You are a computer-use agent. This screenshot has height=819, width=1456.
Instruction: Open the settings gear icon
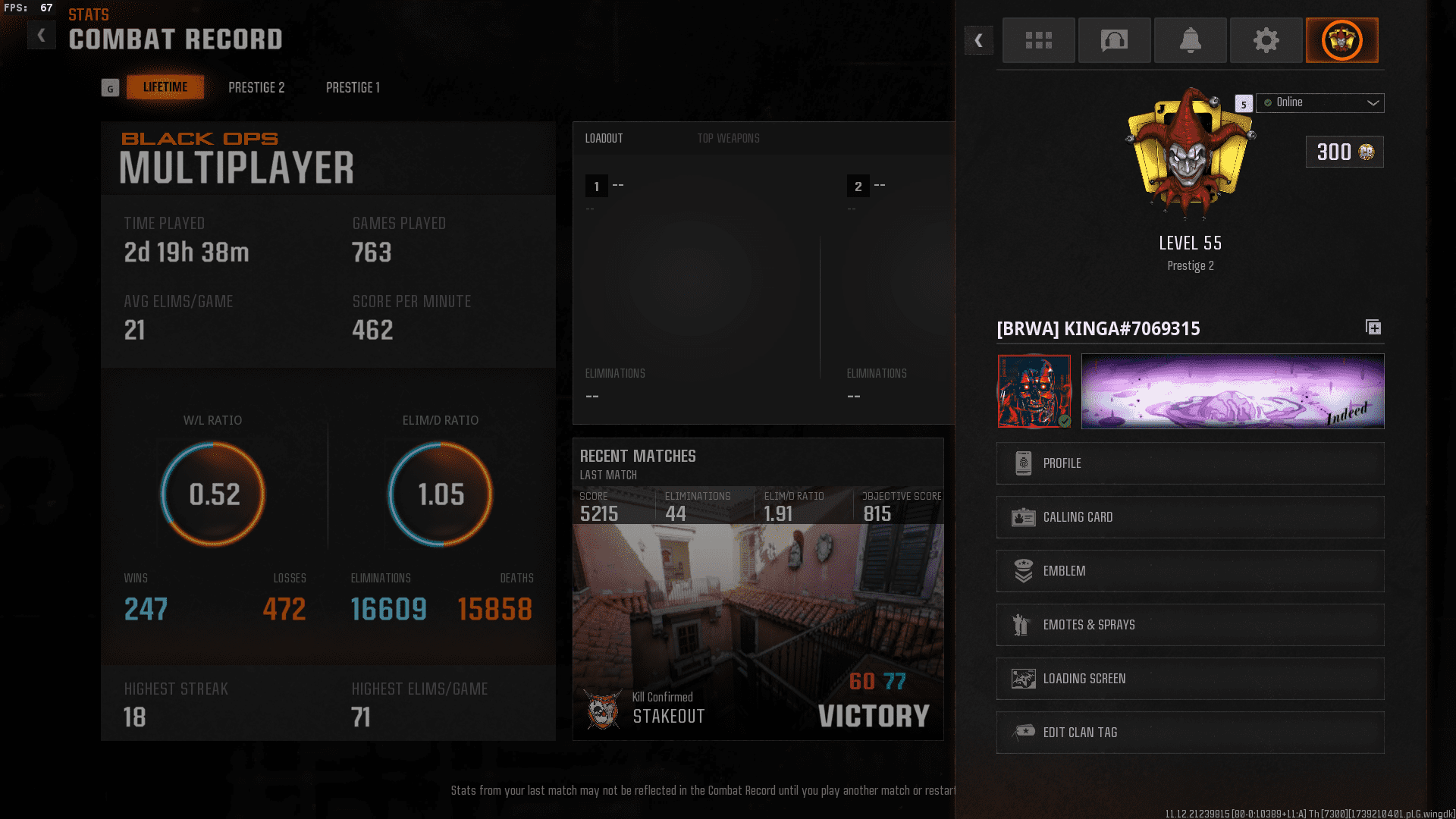pyautogui.click(x=1266, y=40)
